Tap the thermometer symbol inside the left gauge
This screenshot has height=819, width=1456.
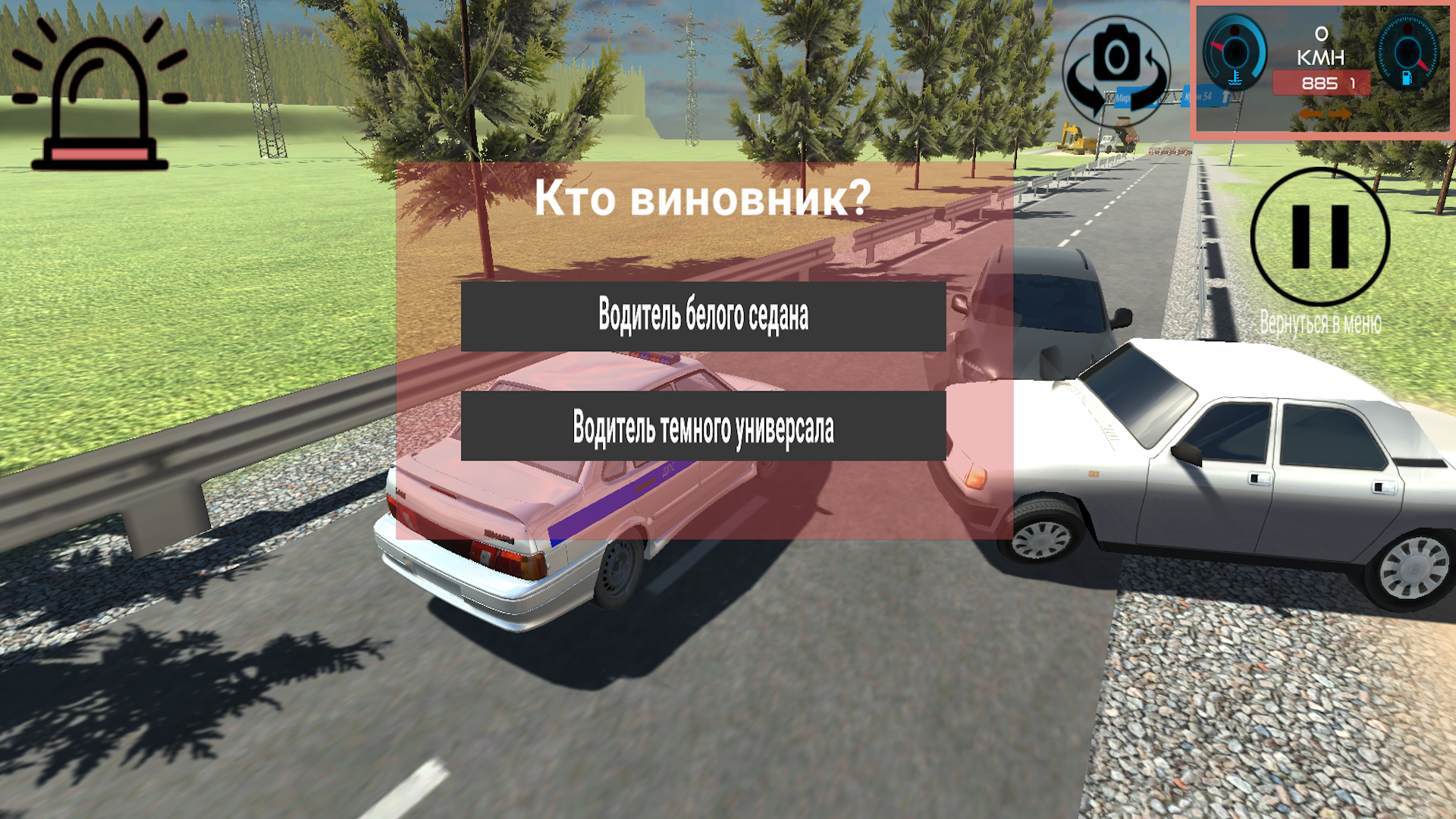click(x=1235, y=76)
